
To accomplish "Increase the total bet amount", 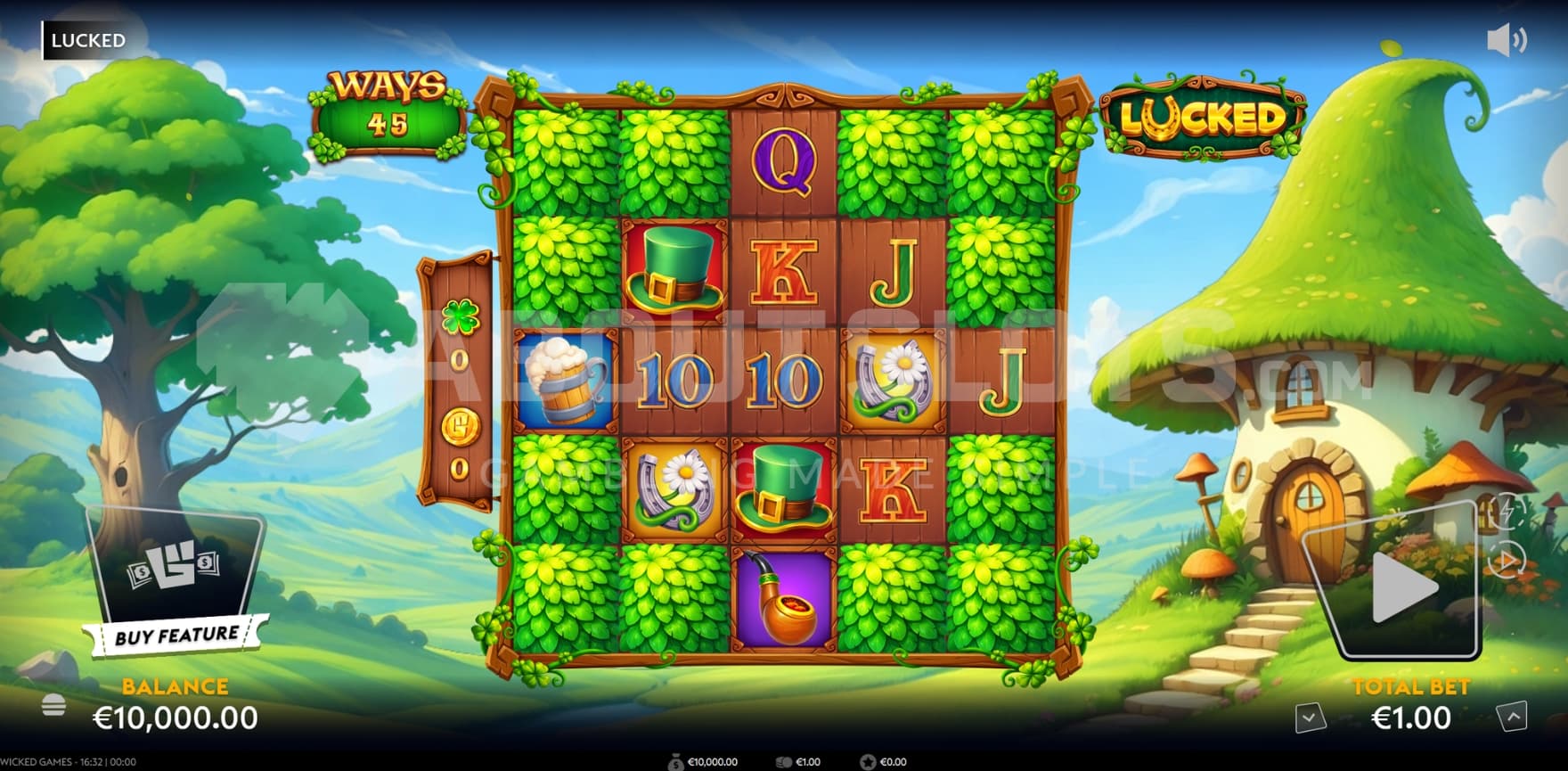I will pyautogui.click(x=1512, y=717).
